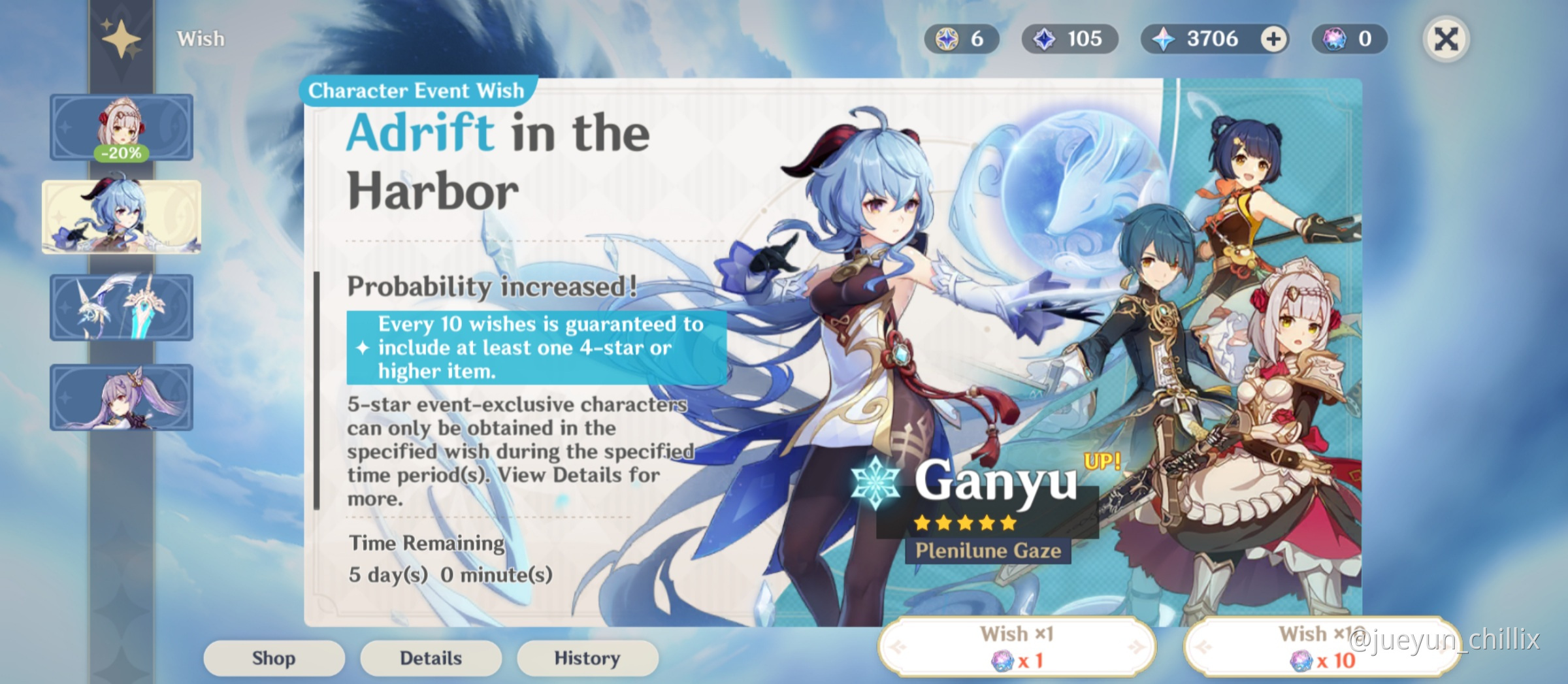Expand the wish History screen
This screenshot has height=684, width=1568.
tap(587, 658)
